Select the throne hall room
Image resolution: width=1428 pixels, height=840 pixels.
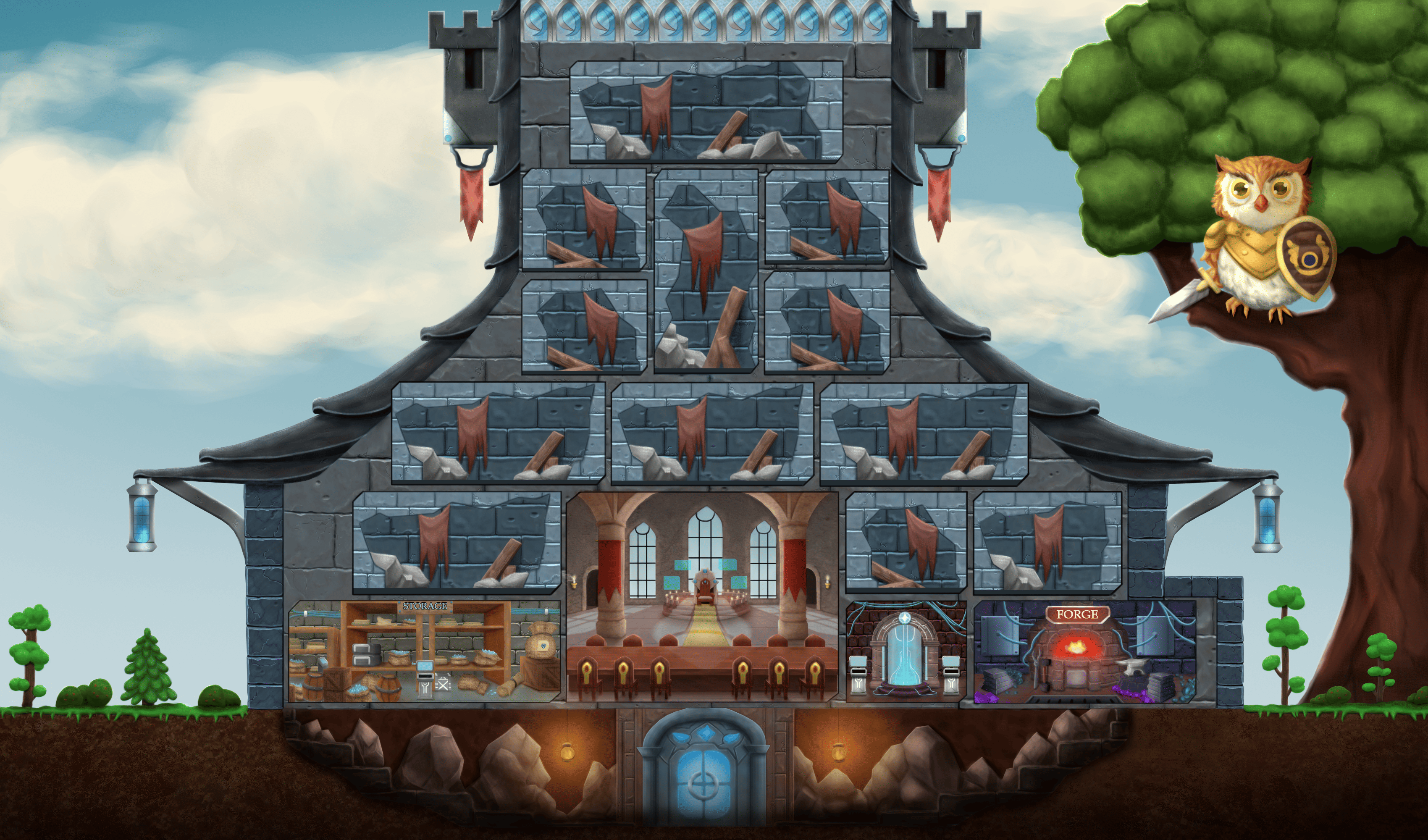point(702,595)
